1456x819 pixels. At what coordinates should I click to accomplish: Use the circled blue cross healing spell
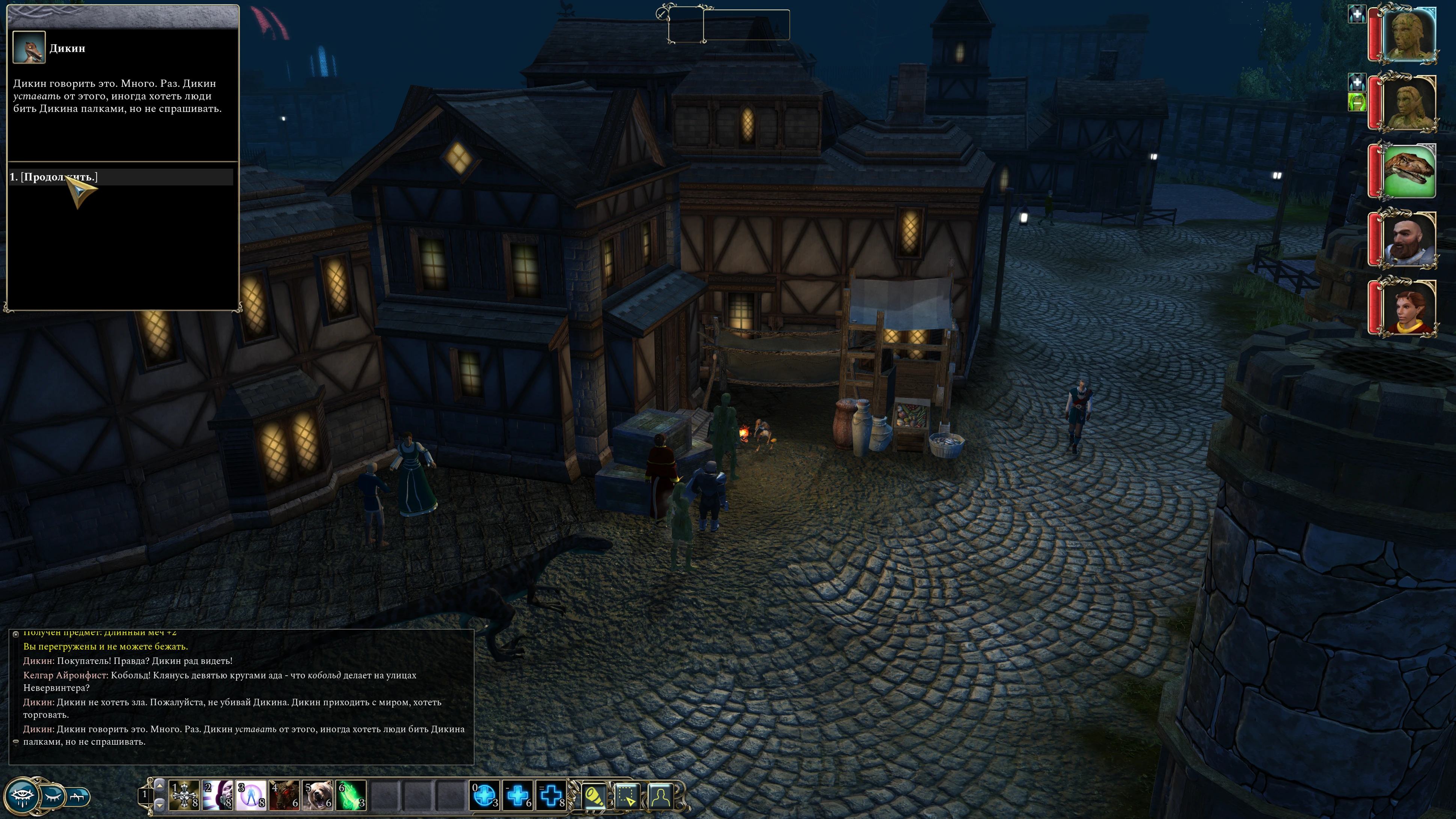pos(485,795)
